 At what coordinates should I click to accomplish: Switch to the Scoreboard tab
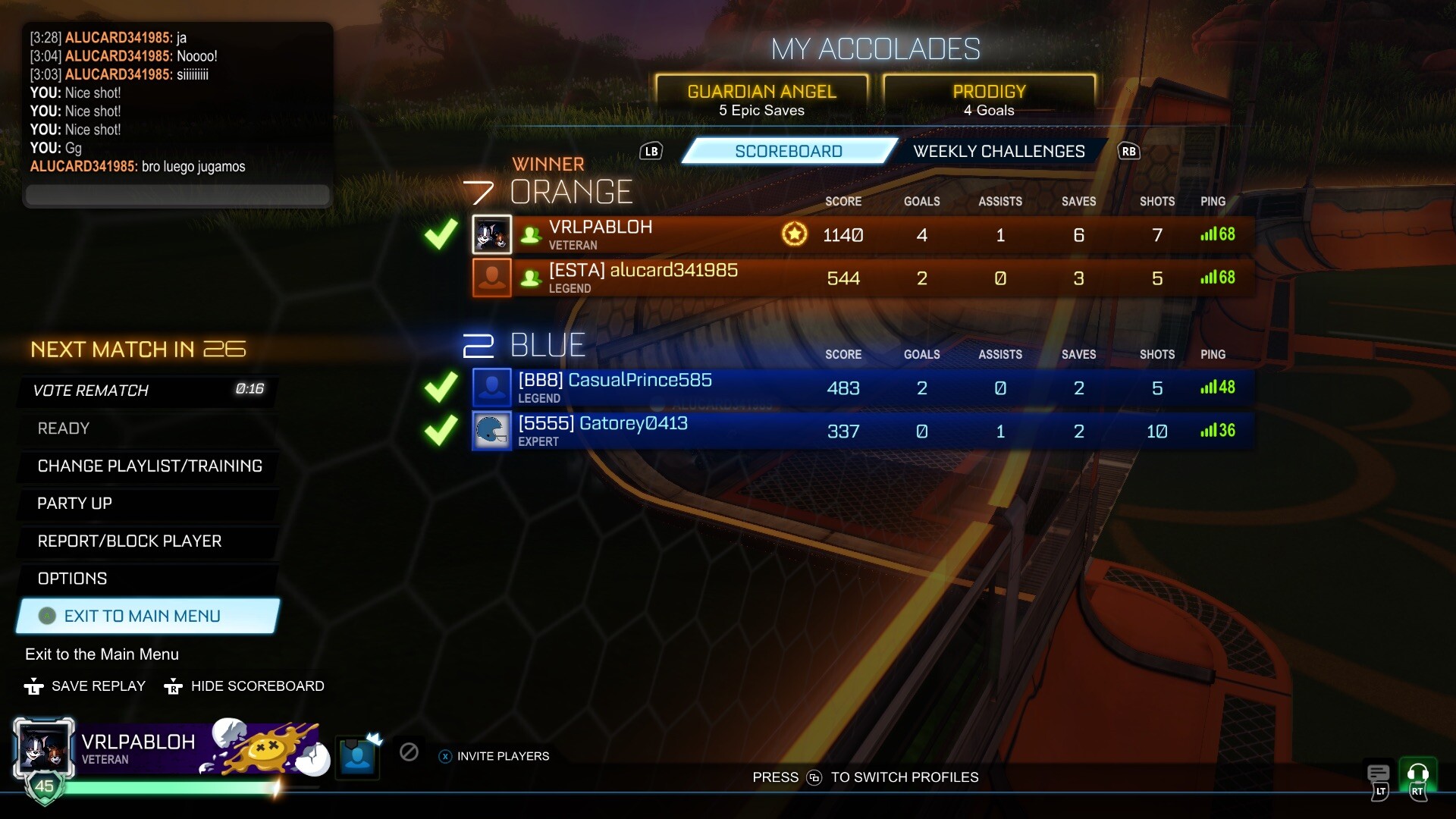pos(788,151)
